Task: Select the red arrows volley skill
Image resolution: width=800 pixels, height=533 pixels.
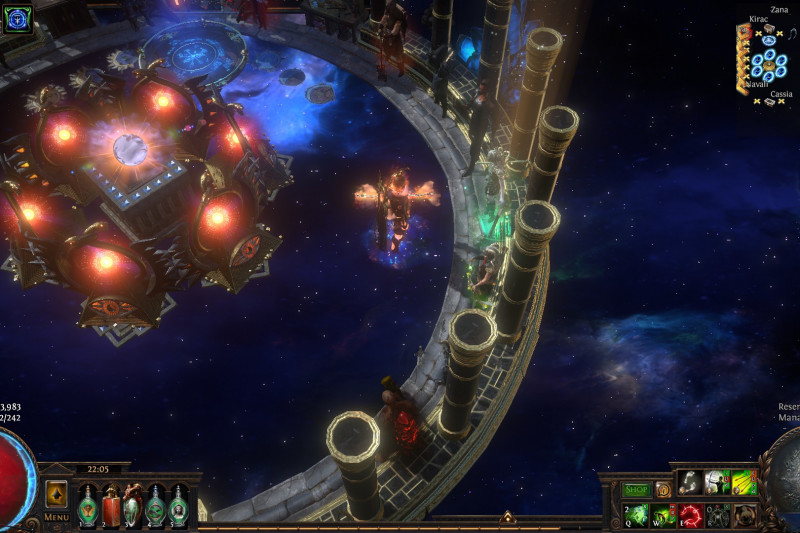Action: [743, 483]
